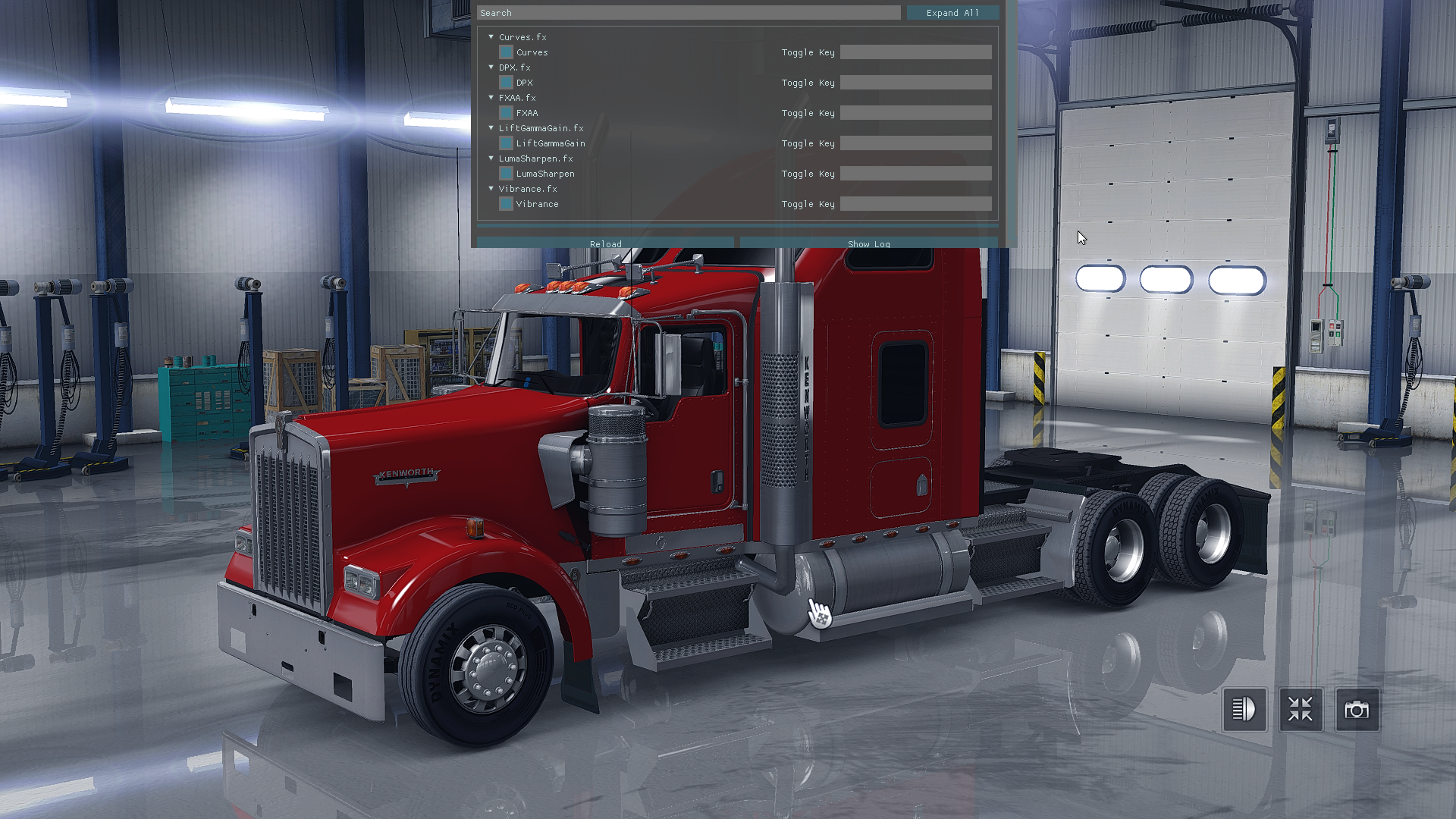Reload the shader effects

coord(605,243)
